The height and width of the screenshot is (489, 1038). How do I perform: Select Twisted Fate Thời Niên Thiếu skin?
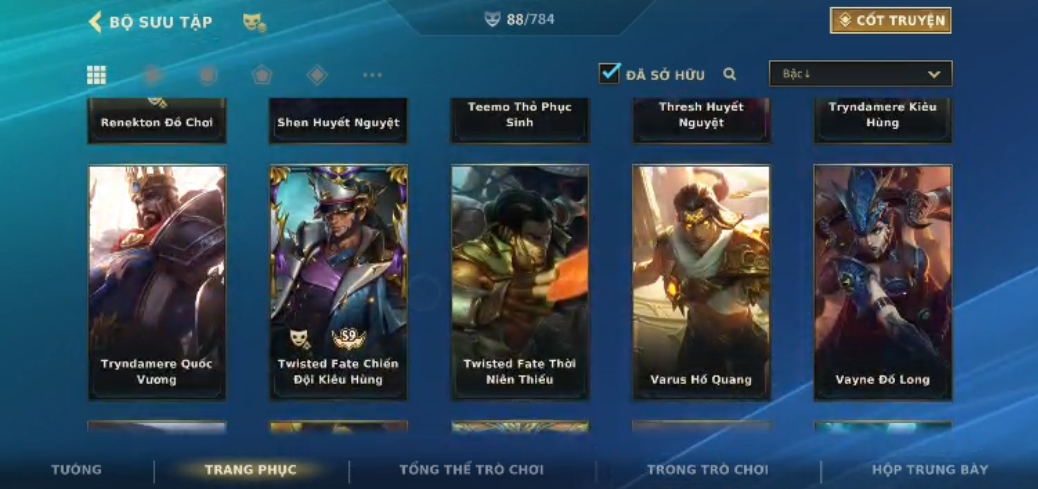point(519,282)
